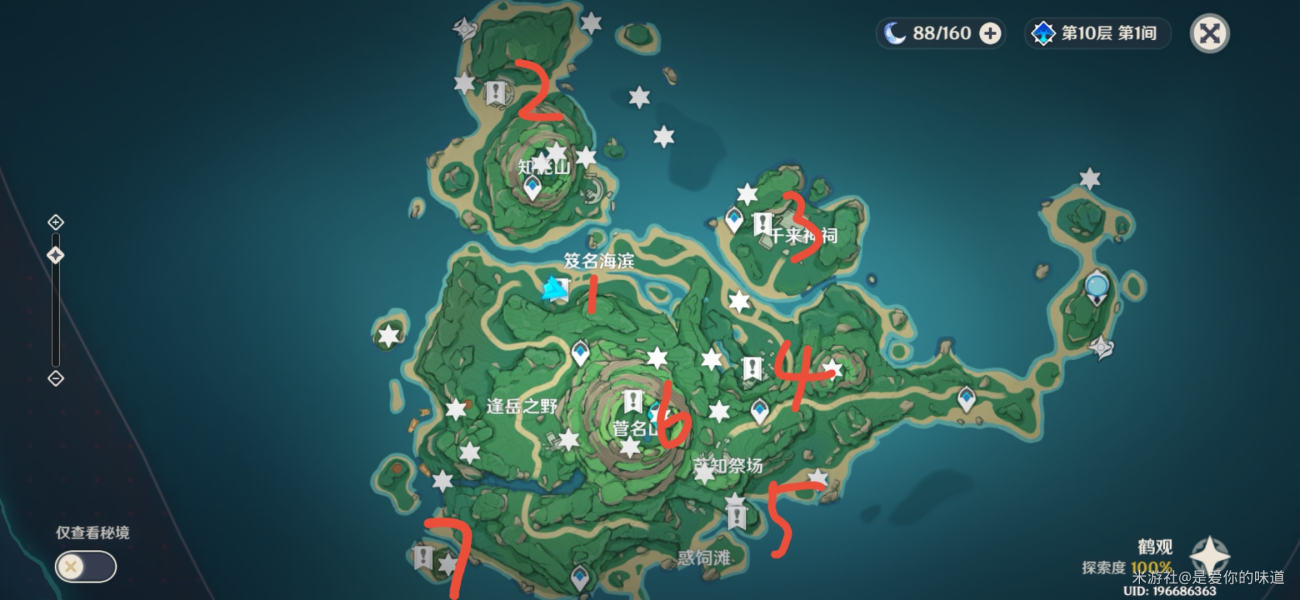The image size is (1300, 600).
Task: Select the quest marker on 菅名山 summit
Action: point(632,402)
